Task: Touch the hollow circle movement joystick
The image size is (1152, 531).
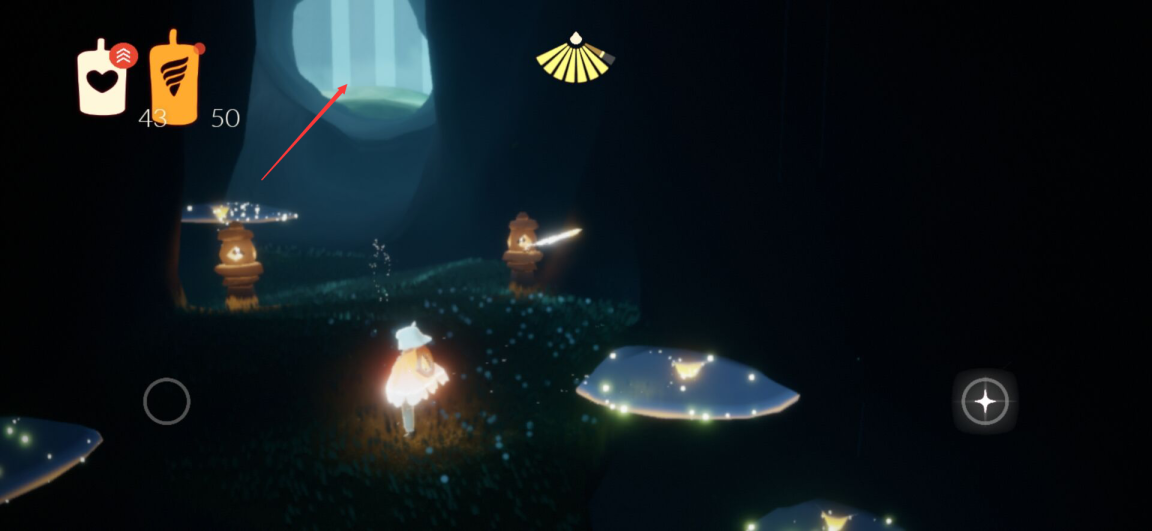Action: tap(167, 401)
